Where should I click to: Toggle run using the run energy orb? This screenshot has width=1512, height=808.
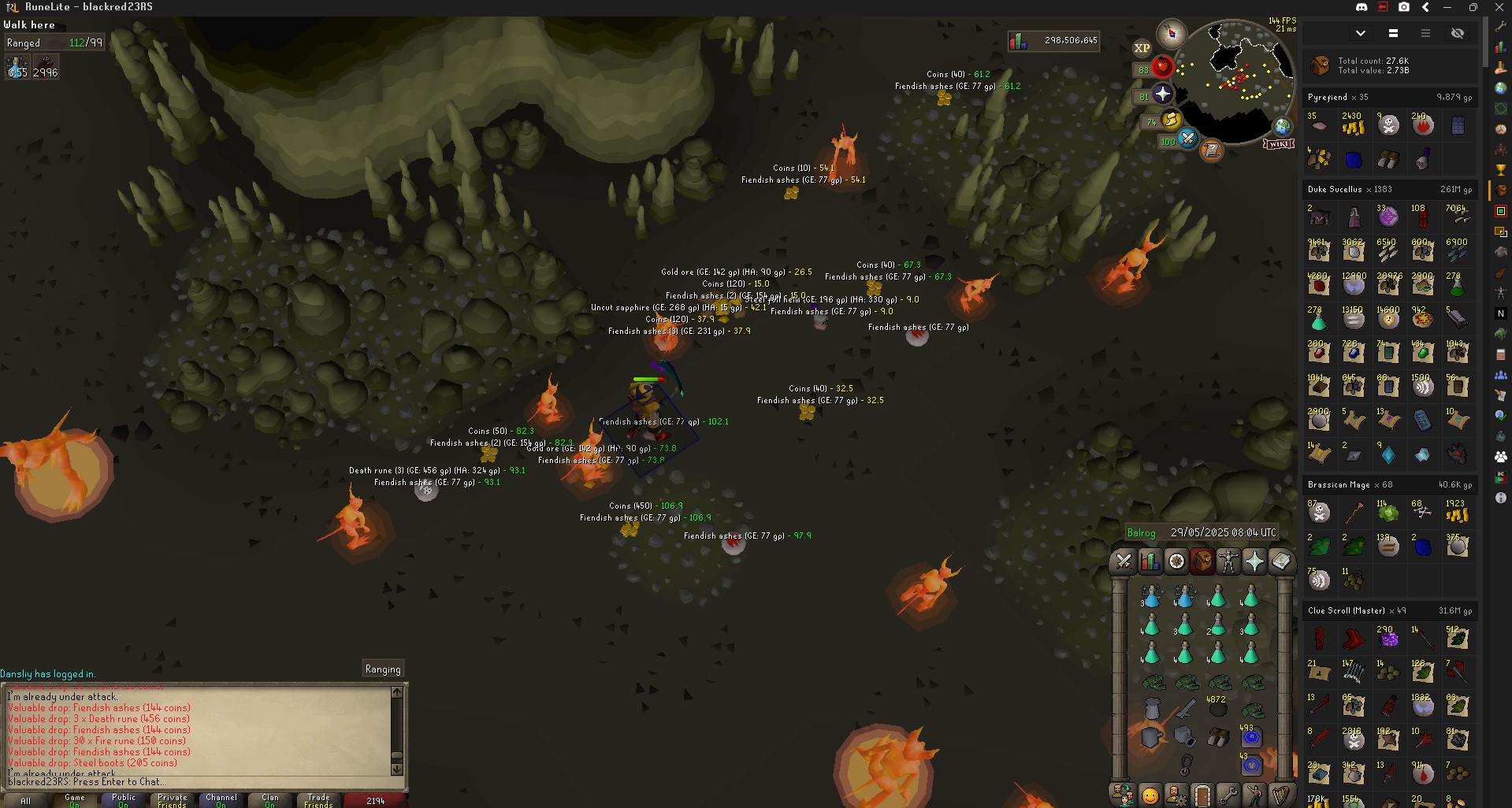click(x=1171, y=120)
